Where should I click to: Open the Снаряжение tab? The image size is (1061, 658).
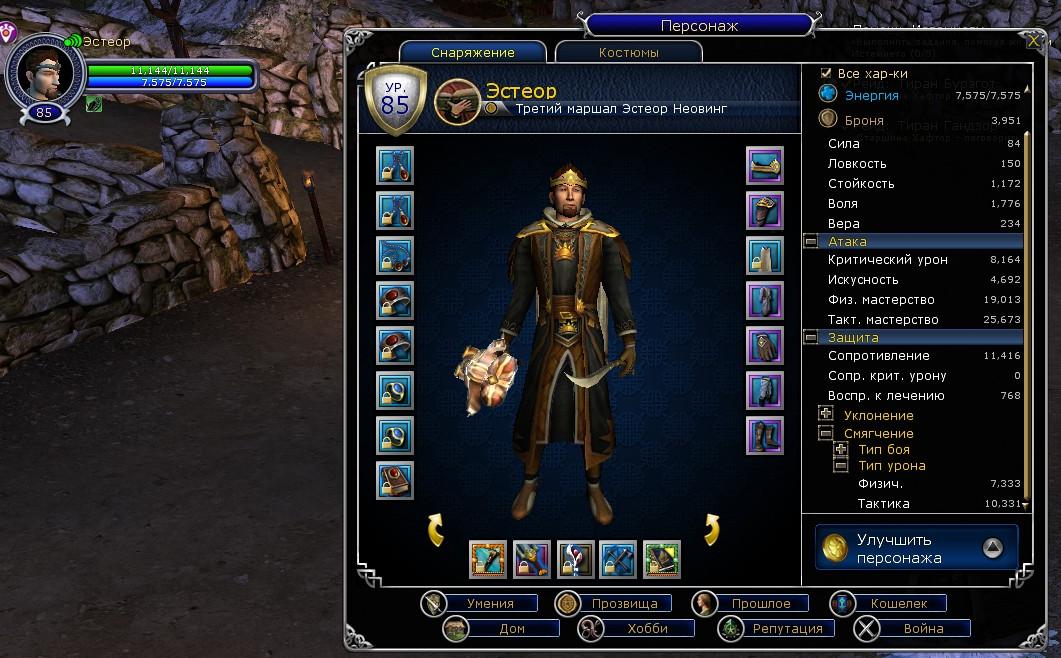[x=473, y=53]
